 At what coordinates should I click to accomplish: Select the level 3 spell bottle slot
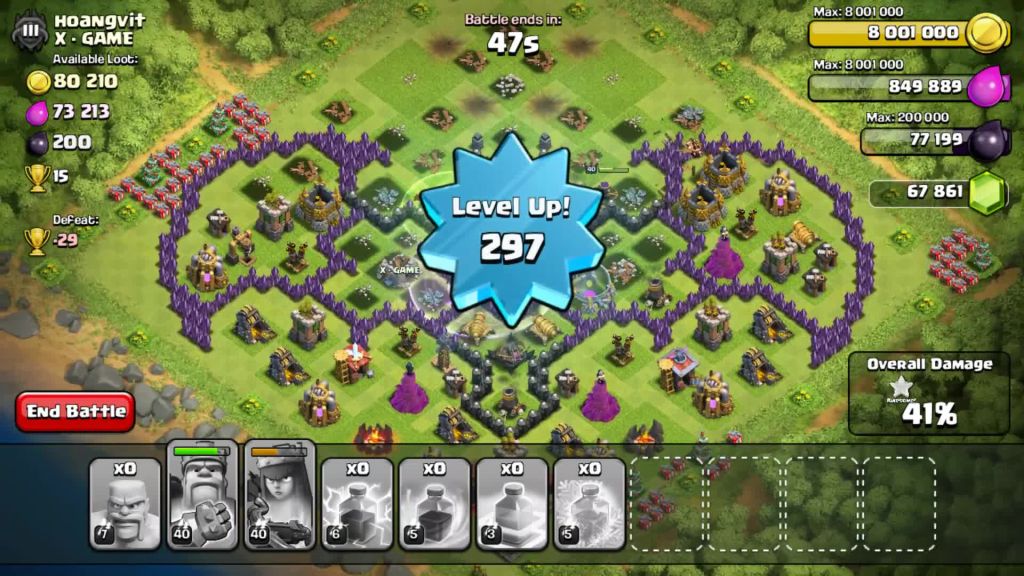512,504
